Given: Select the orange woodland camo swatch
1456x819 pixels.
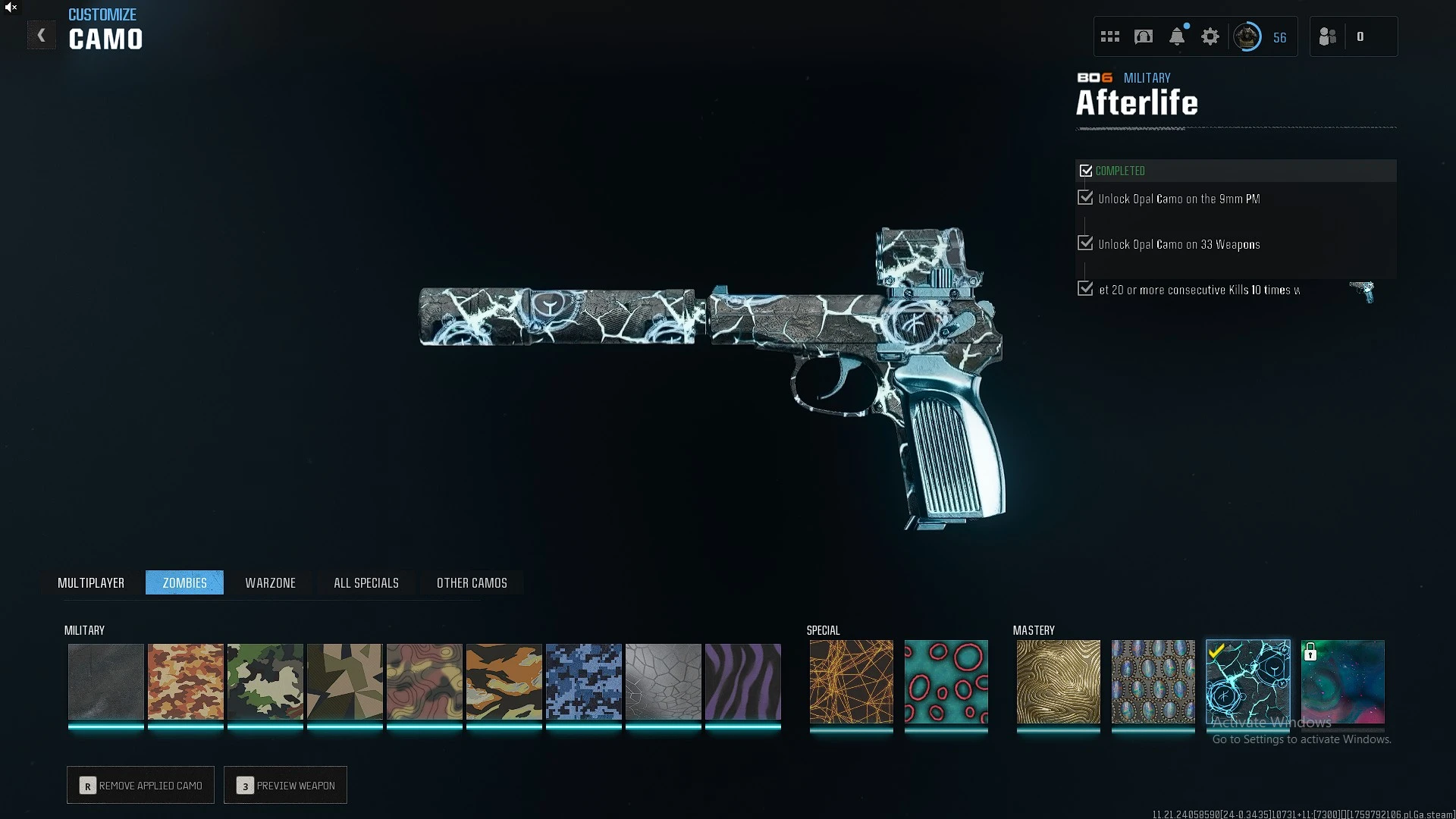Looking at the screenshot, I should 186,682.
